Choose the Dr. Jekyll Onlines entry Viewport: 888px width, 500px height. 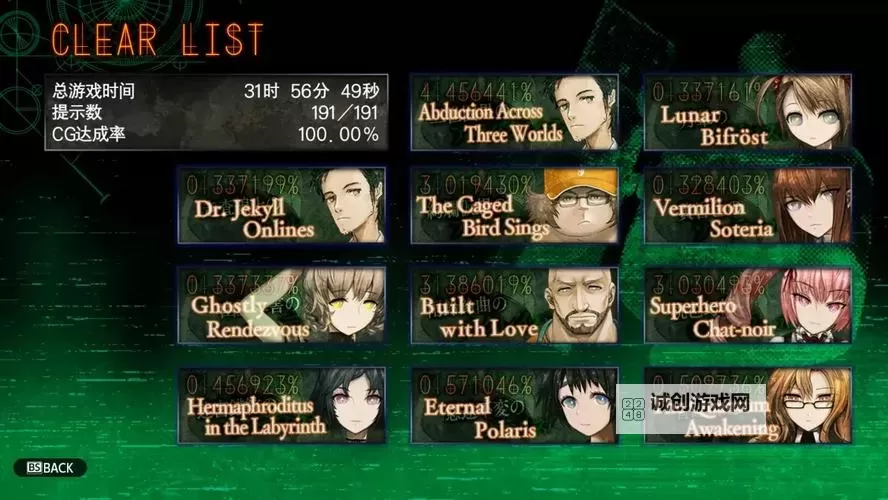tap(281, 205)
